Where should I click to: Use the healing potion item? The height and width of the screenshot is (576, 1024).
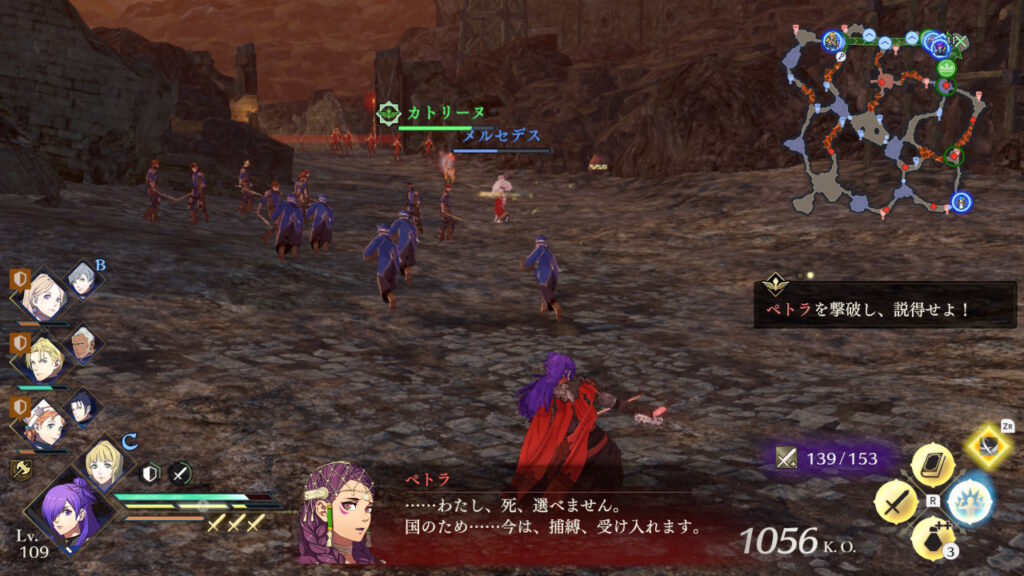pyautogui.click(x=931, y=537)
